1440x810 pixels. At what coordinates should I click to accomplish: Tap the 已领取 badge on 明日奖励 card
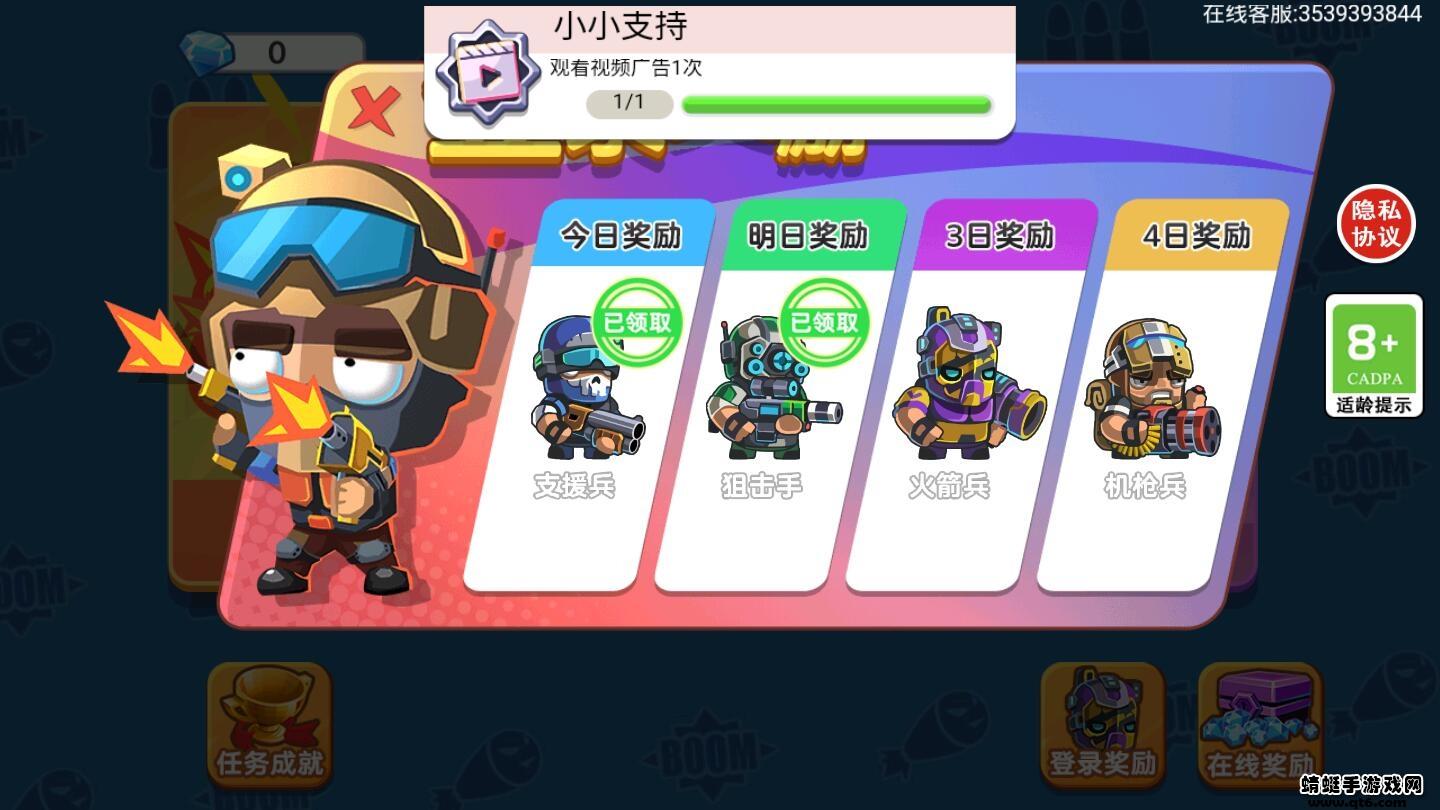click(x=824, y=322)
